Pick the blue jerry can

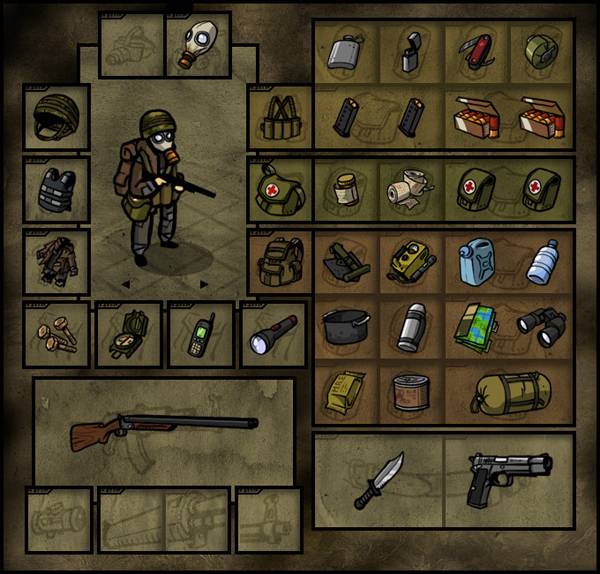476,260
